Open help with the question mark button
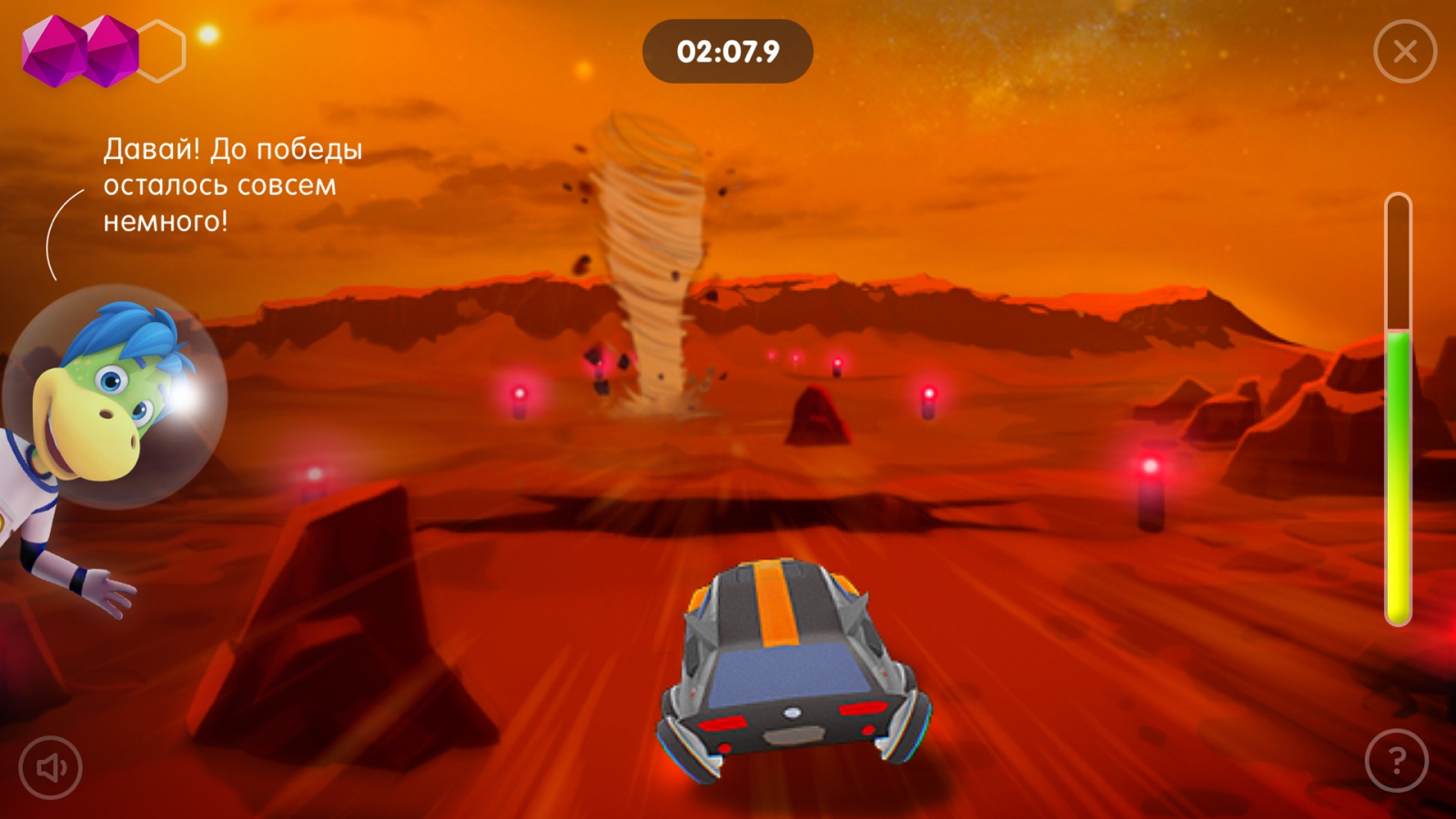 (1397, 761)
